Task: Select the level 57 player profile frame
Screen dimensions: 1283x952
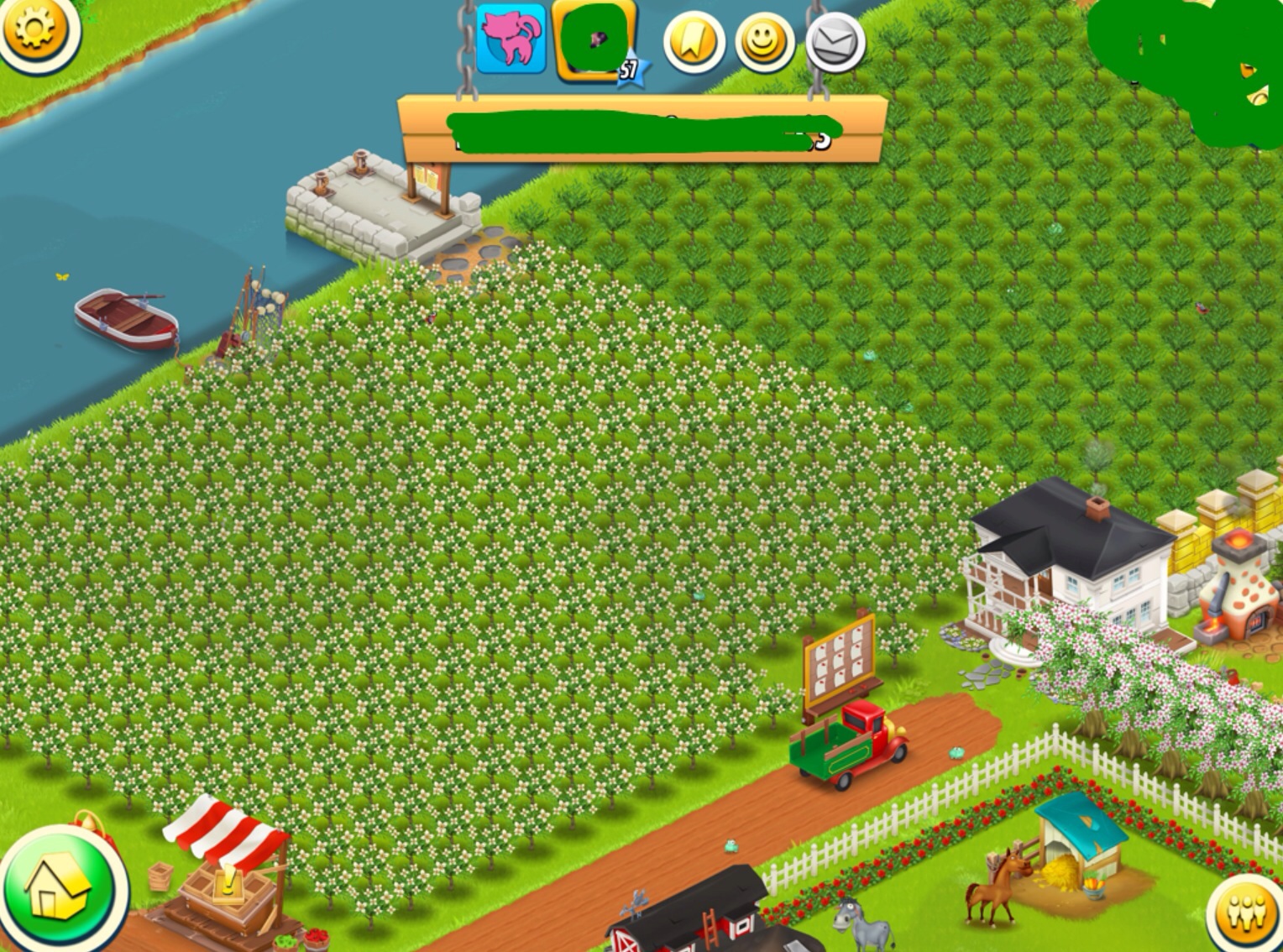Action: point(594,40)
